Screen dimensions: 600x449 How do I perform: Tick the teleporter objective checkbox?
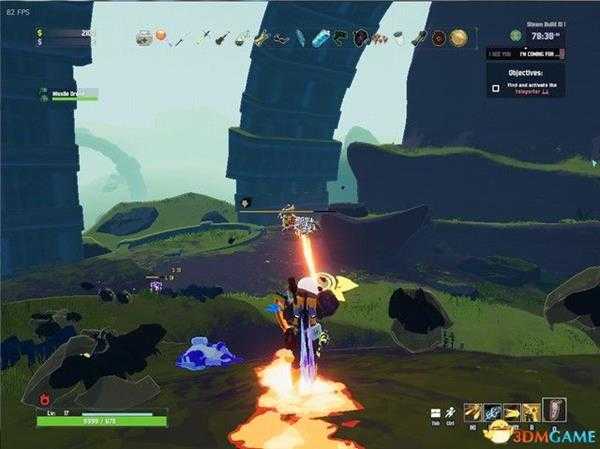[497, 88]
